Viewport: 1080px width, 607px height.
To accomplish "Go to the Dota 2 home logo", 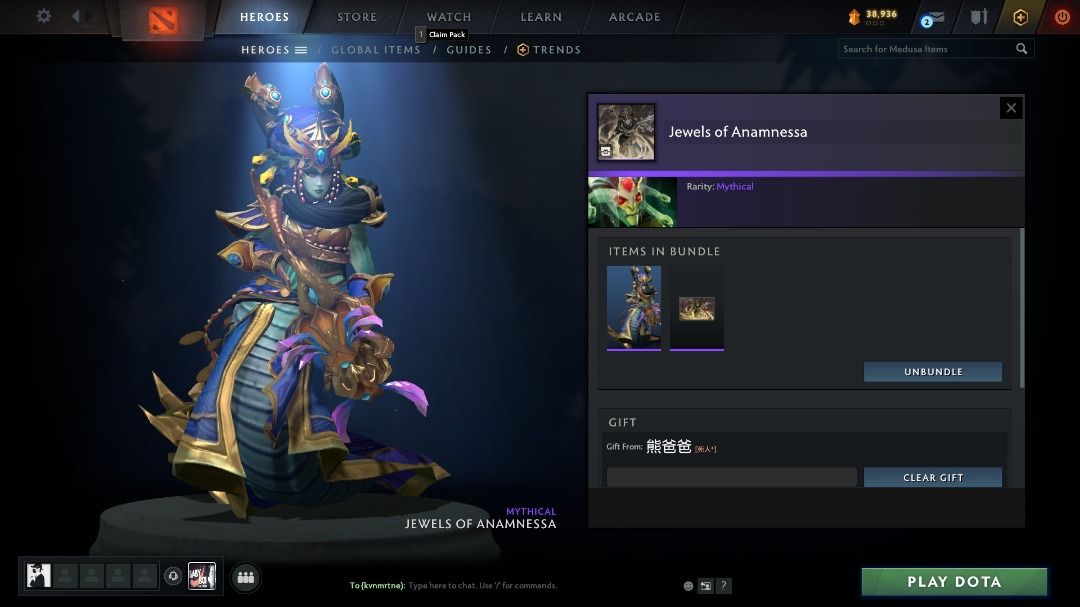I will [163, 19].
